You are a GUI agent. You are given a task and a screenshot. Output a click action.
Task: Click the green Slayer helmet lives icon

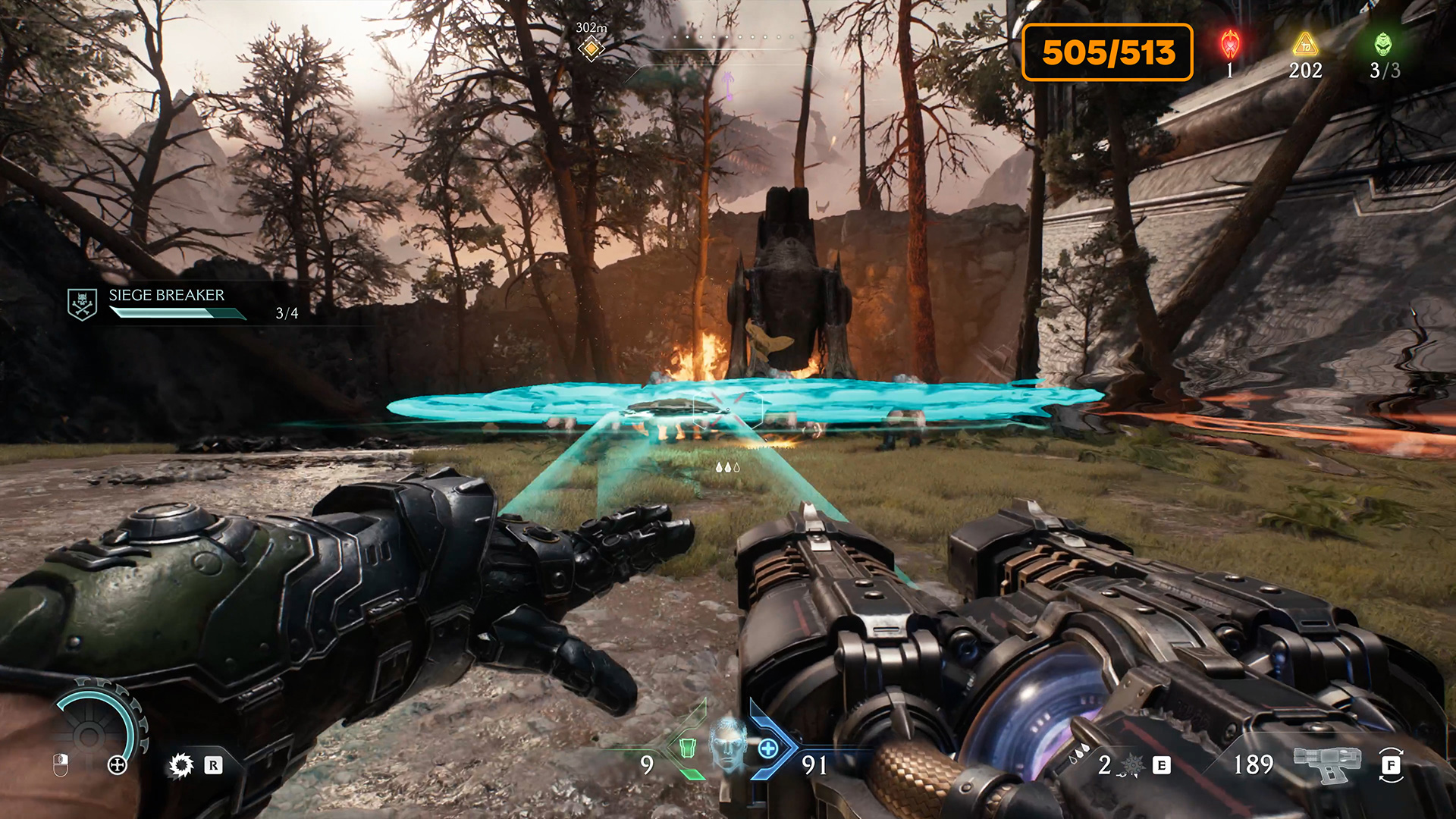(x=1383, y=44)
